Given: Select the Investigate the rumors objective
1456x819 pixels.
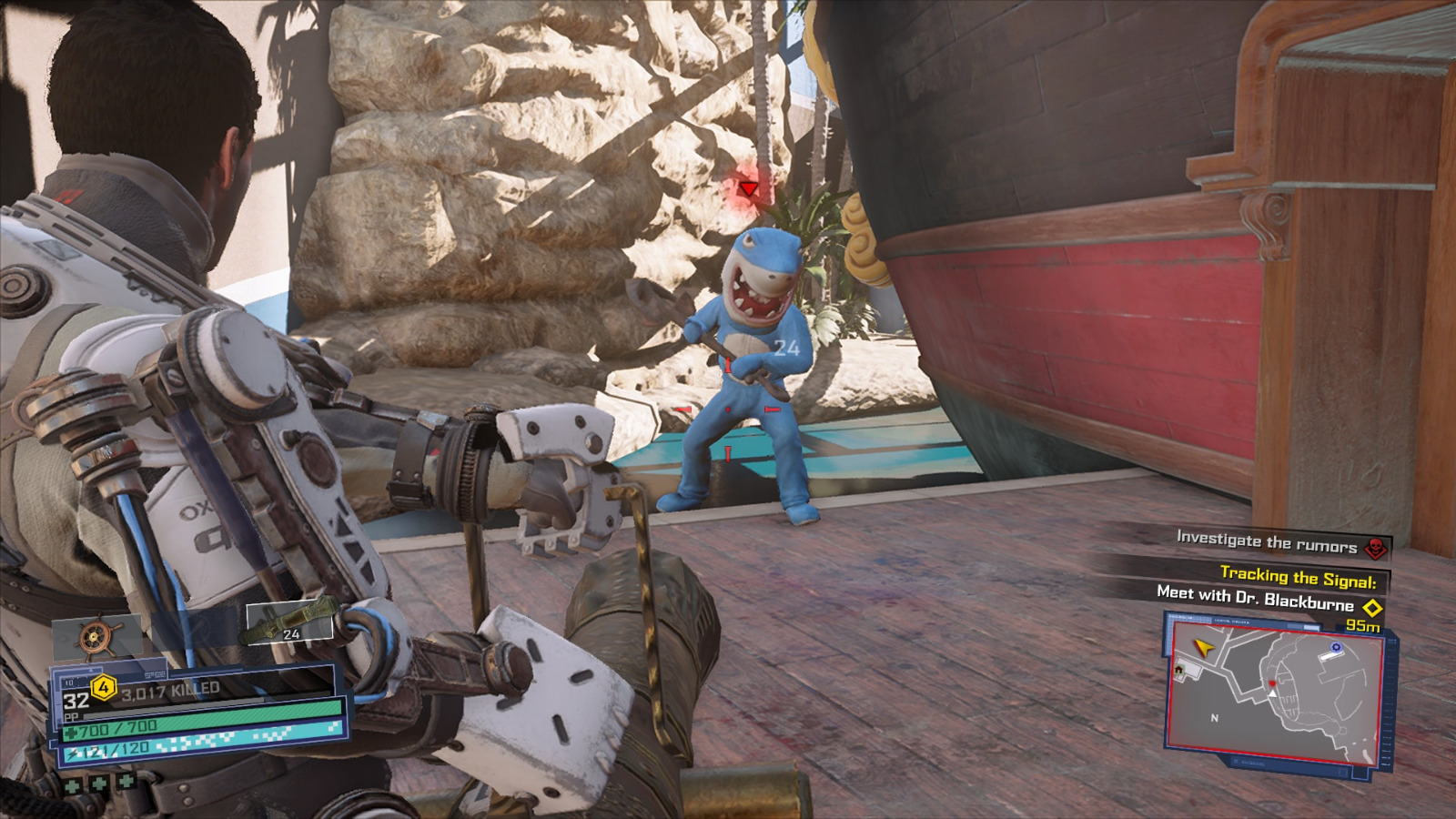Looking at the screenshot, I should click(1266, 542).
